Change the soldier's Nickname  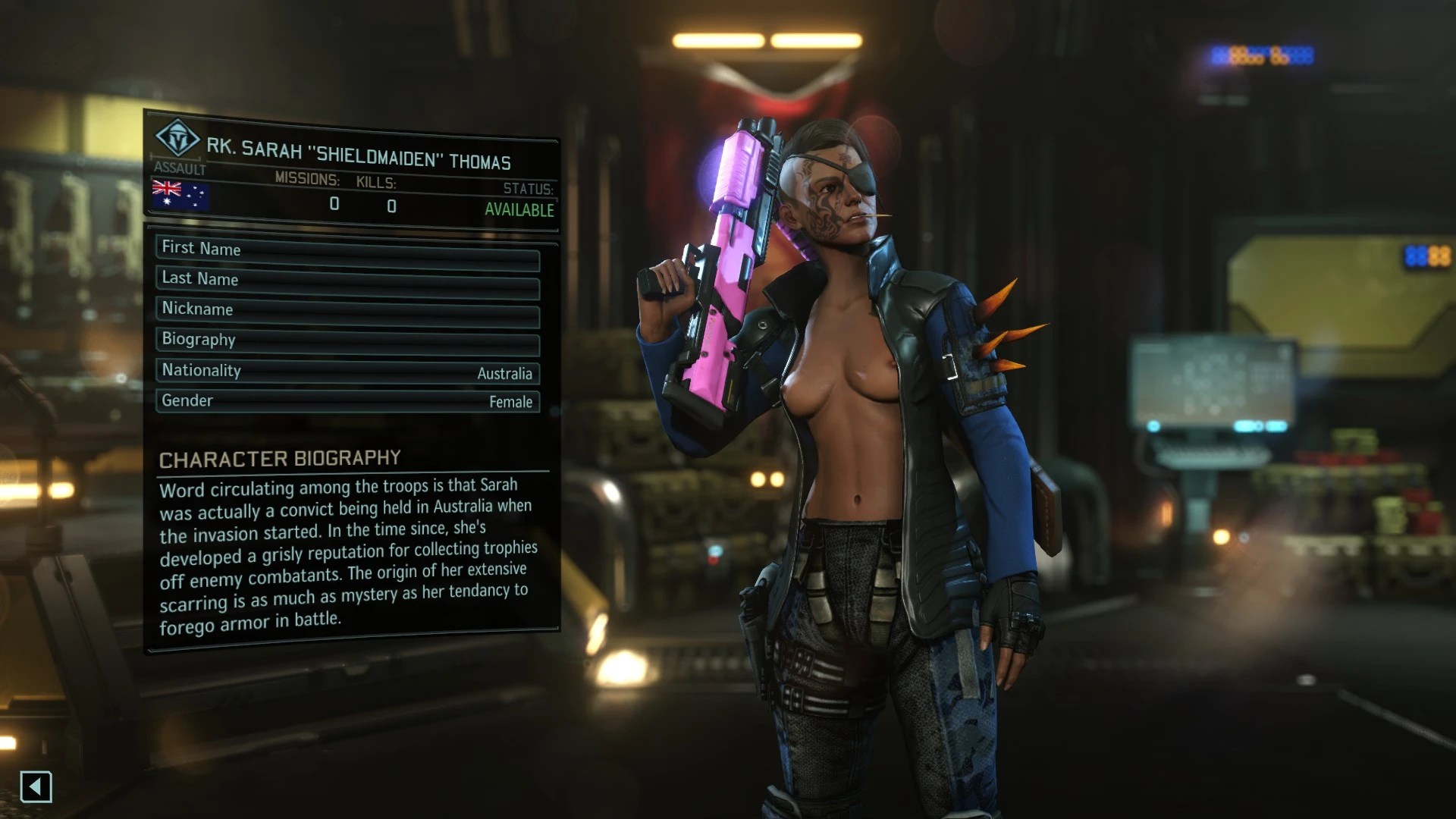pos(347,312)
